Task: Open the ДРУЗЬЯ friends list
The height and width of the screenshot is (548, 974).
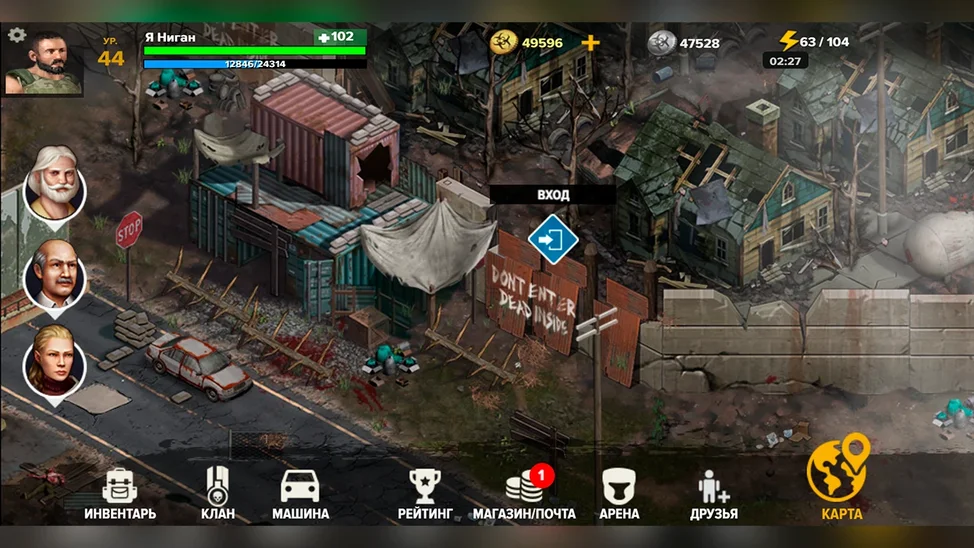Action: (714, 494)
